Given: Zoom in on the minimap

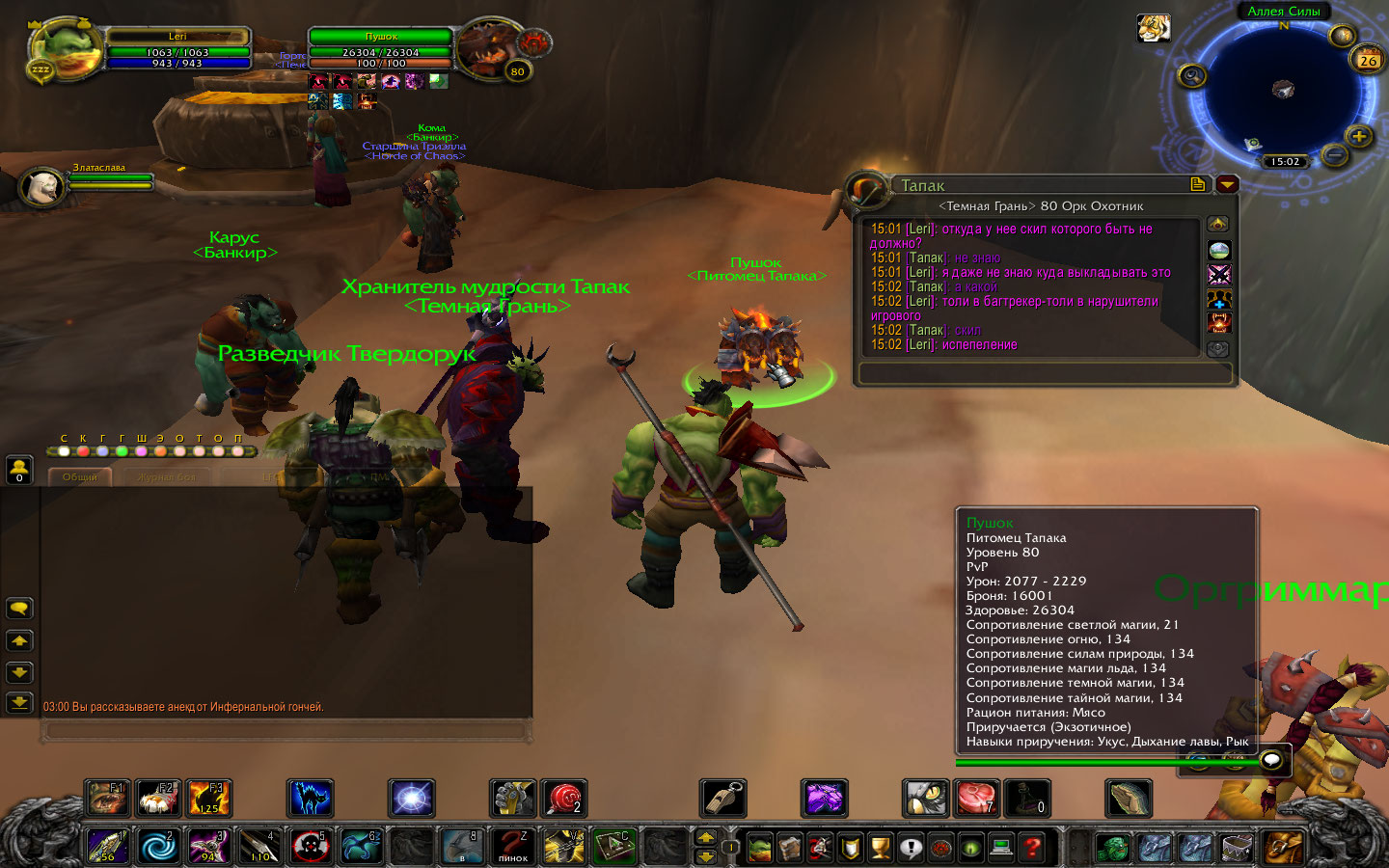Looking at the screenshot, I should [1359, 136].
